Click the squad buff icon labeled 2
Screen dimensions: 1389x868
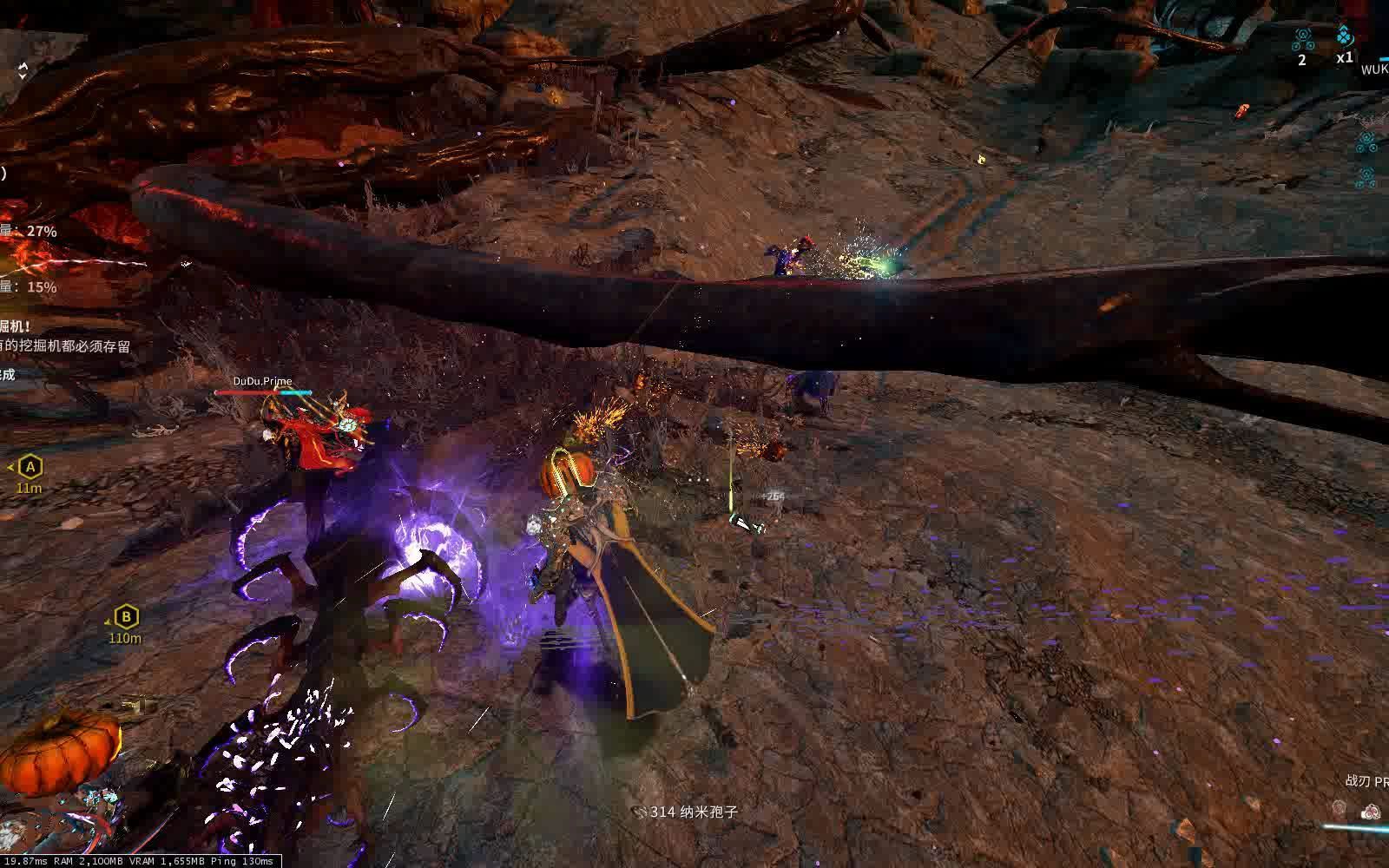[x=1301, y=40]
